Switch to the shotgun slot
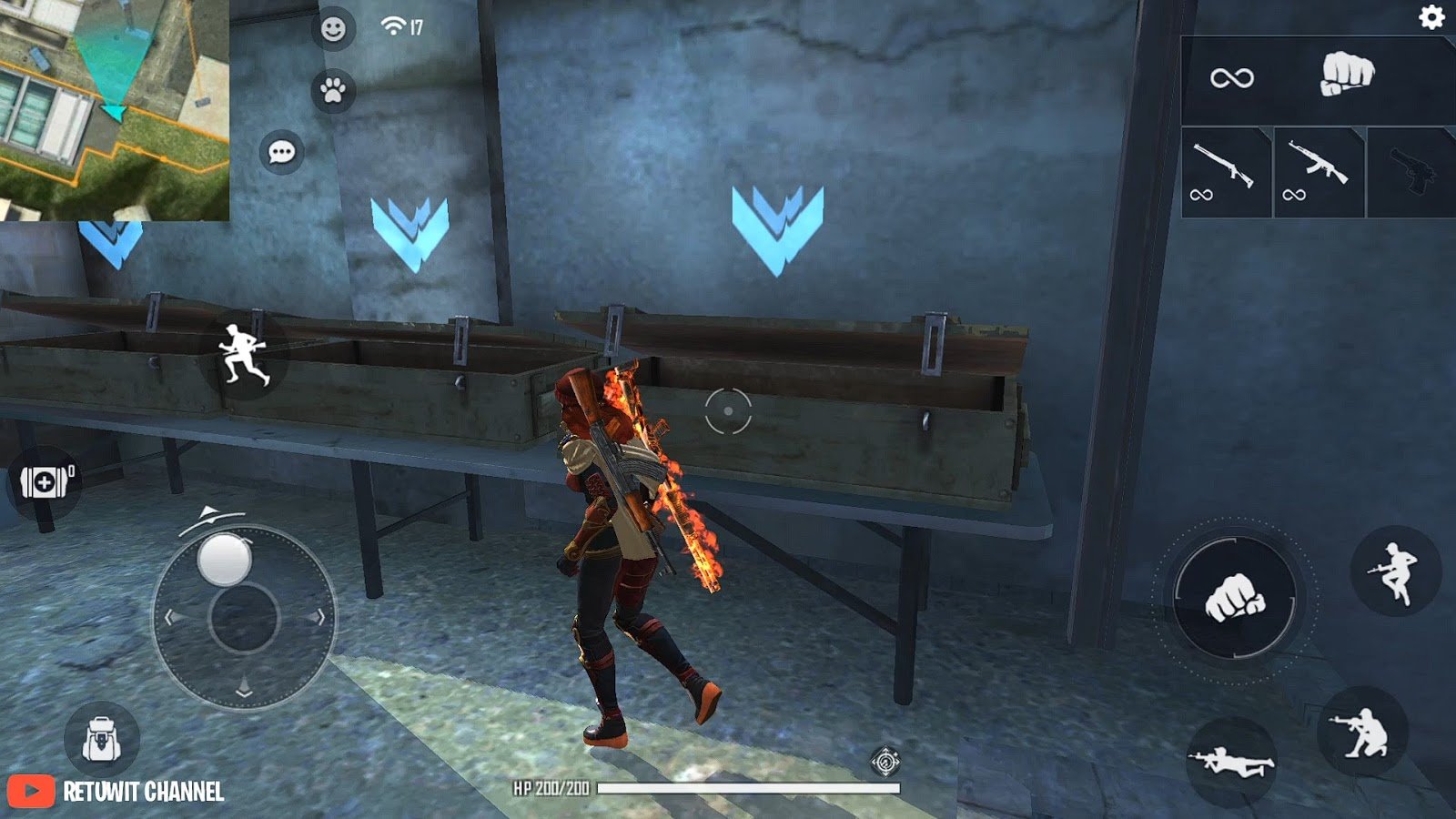 click(1223, 168)
